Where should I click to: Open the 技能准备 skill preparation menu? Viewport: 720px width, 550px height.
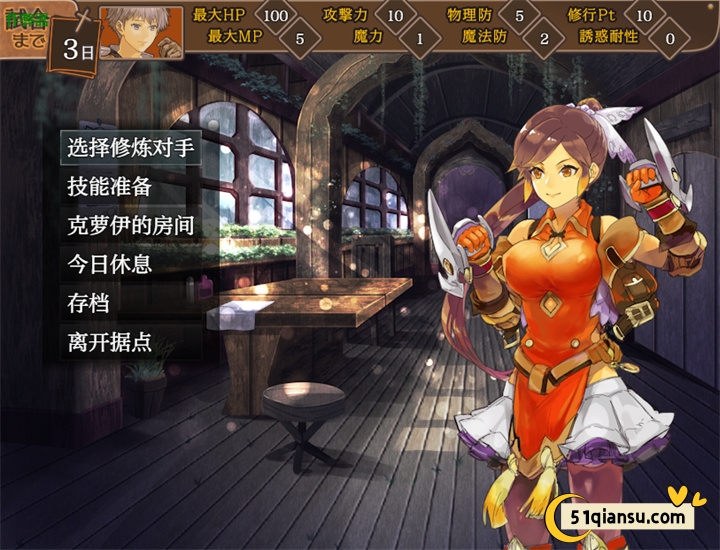click(x=110, y=187)
